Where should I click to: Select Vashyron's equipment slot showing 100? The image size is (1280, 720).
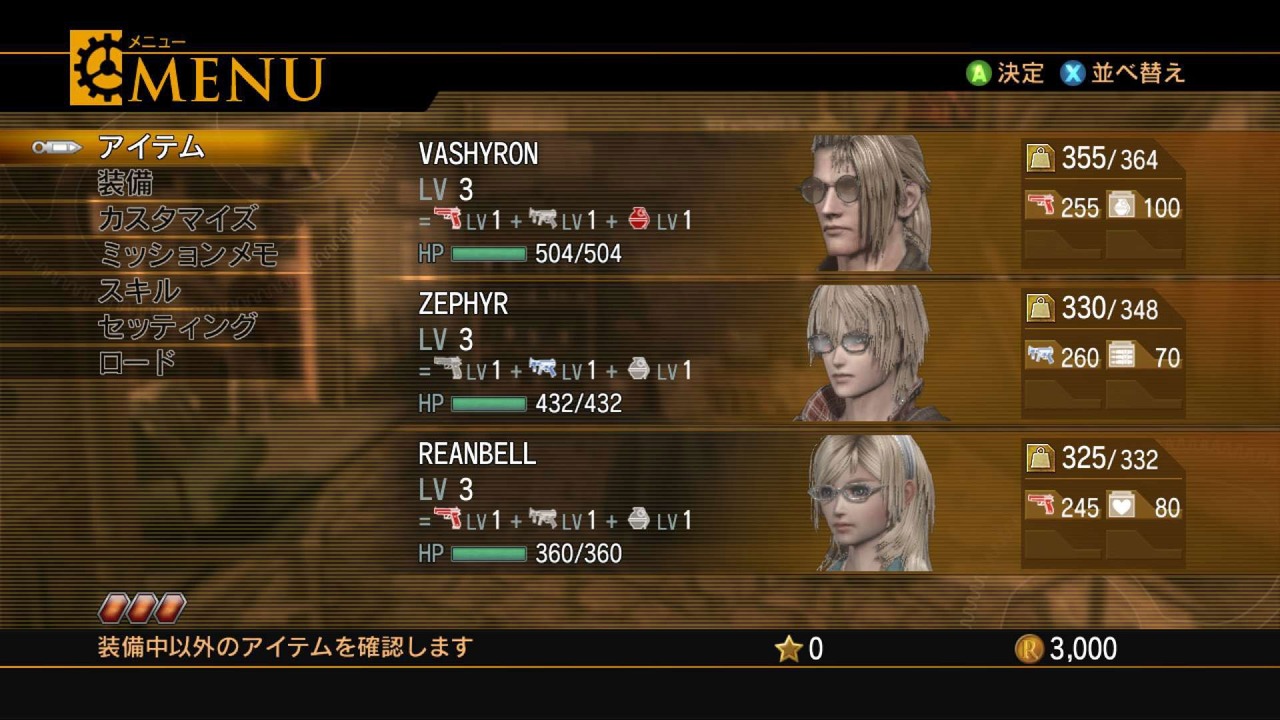coord(1144,207)
